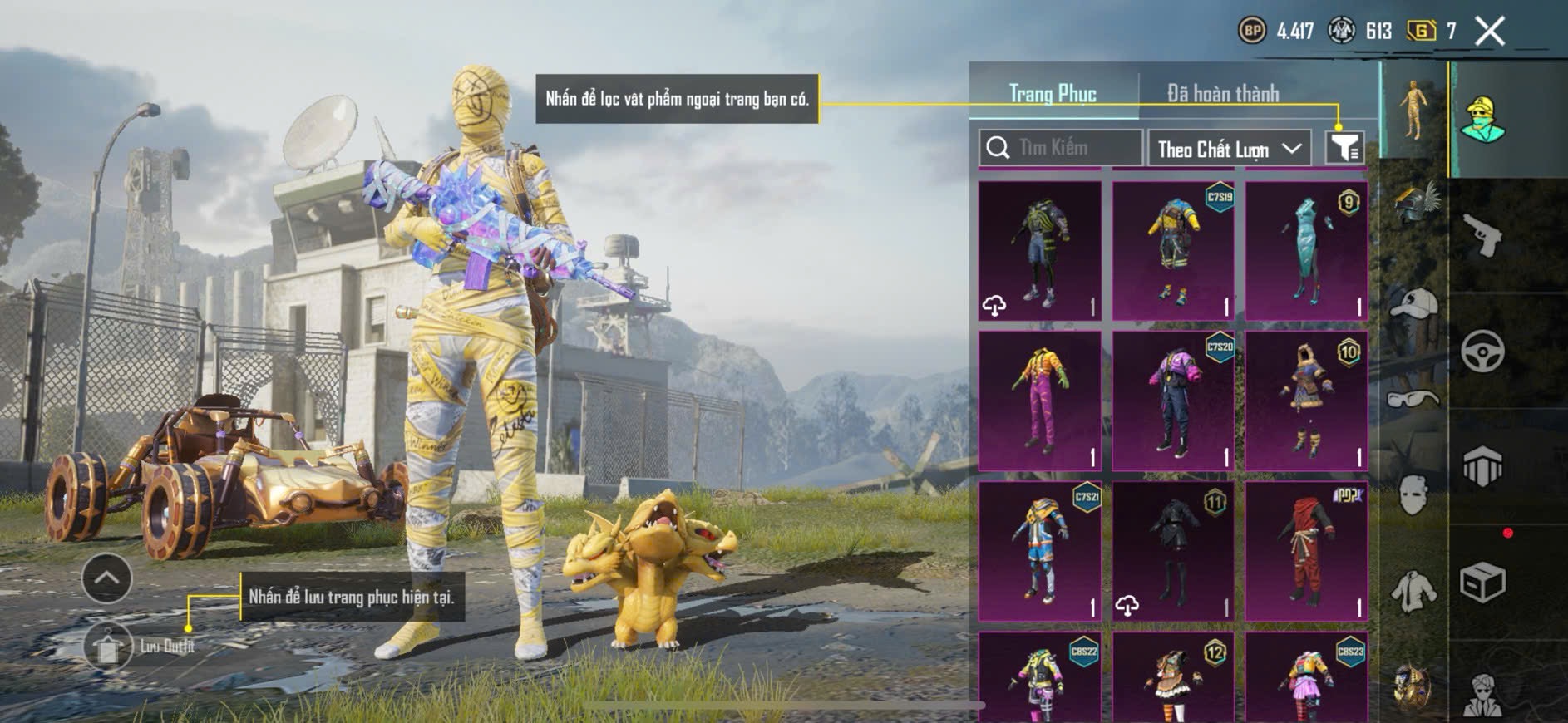Show the baseball cap headwear category
Viewport: 1568px width, 723px height.
point(1413,305)
